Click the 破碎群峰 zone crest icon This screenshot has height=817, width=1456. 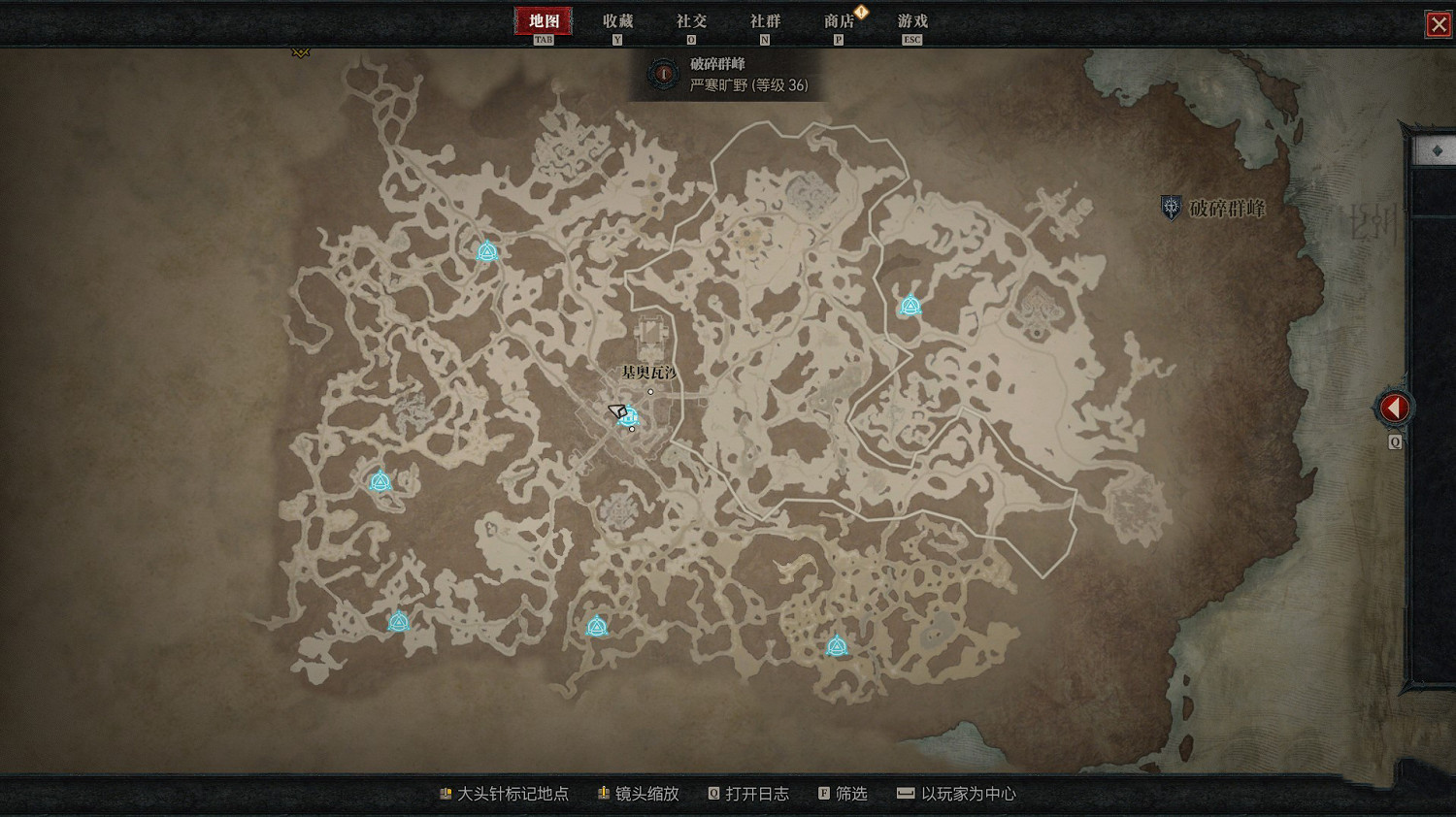point(1170,207)
